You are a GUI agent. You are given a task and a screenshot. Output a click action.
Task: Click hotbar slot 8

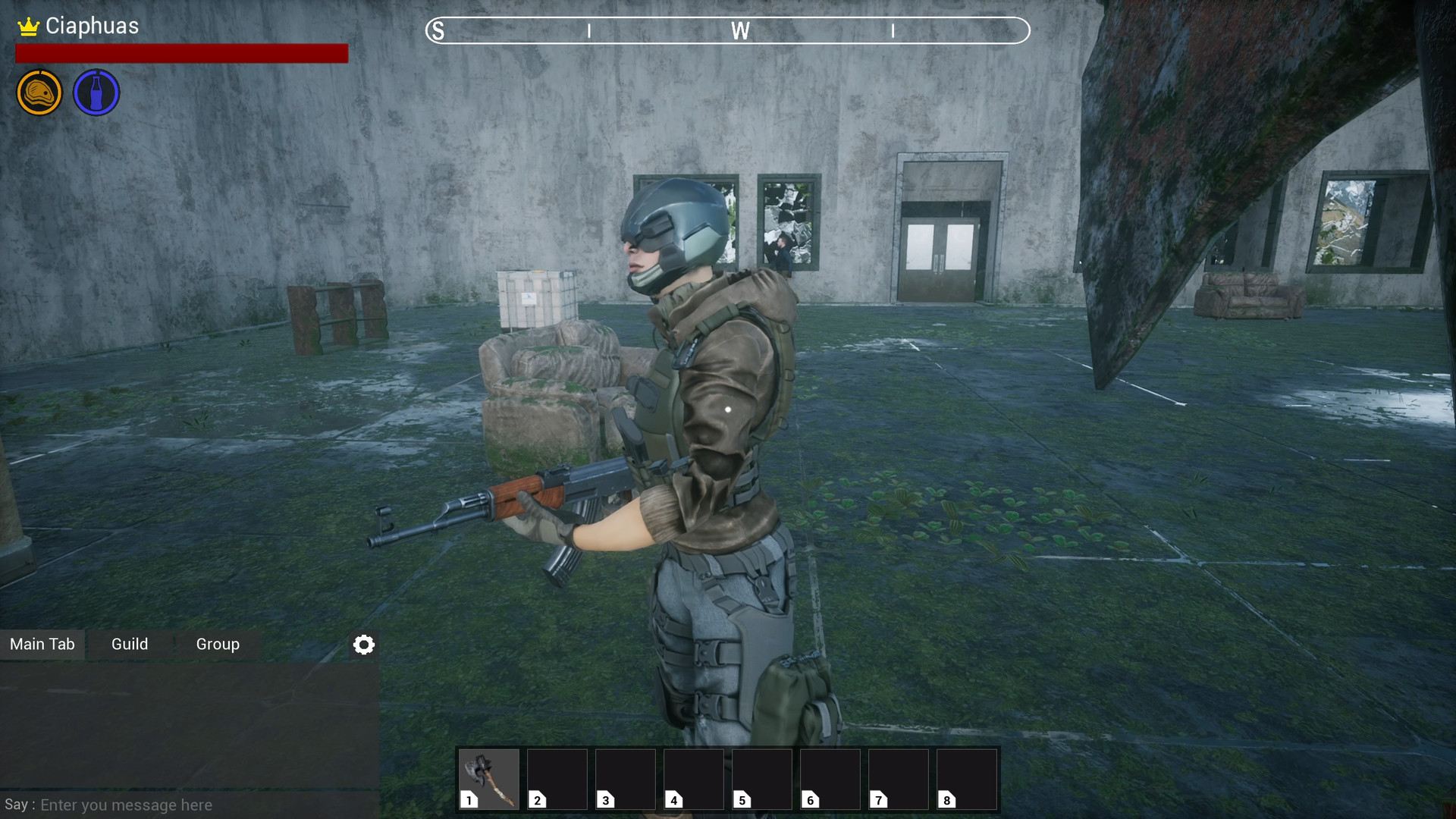(x=967, y=779)
